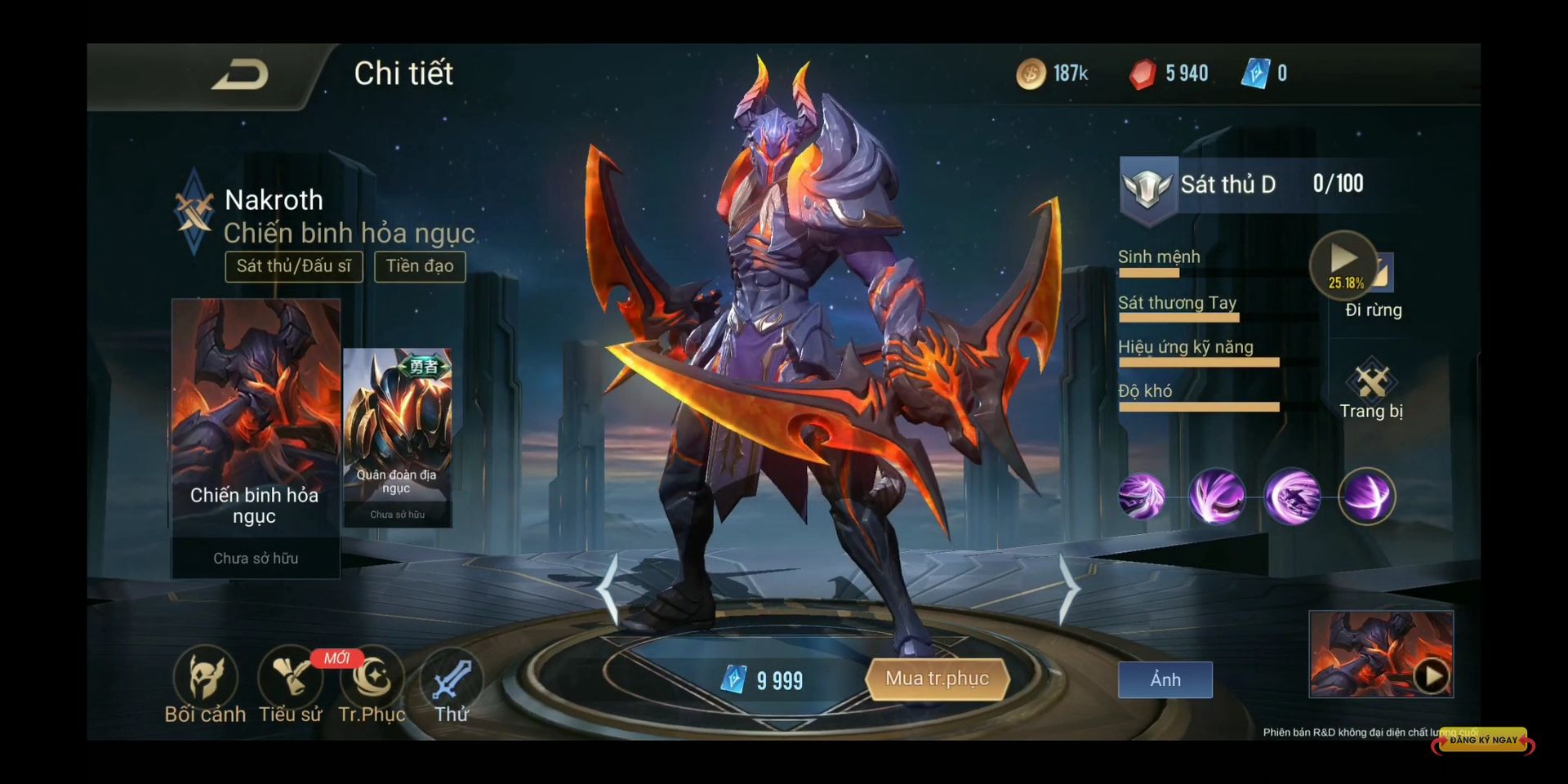Image resolution: width=1568 pixels, height=784 pixels.
Task: Go back using the return arrow
Action: click(240, 76)
